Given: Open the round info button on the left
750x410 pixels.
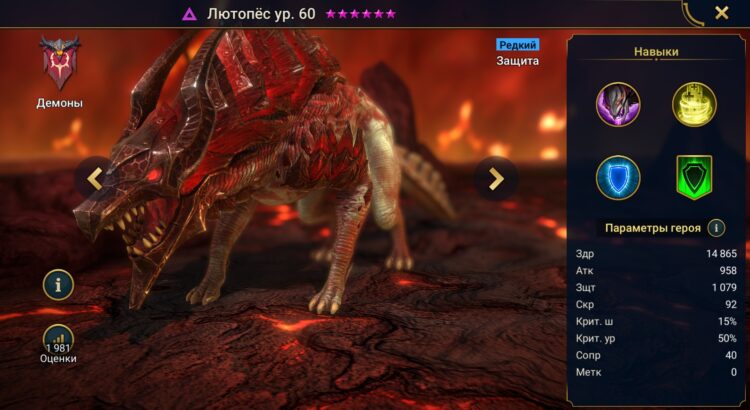Looking at the screenshot, I should point(58,285).
